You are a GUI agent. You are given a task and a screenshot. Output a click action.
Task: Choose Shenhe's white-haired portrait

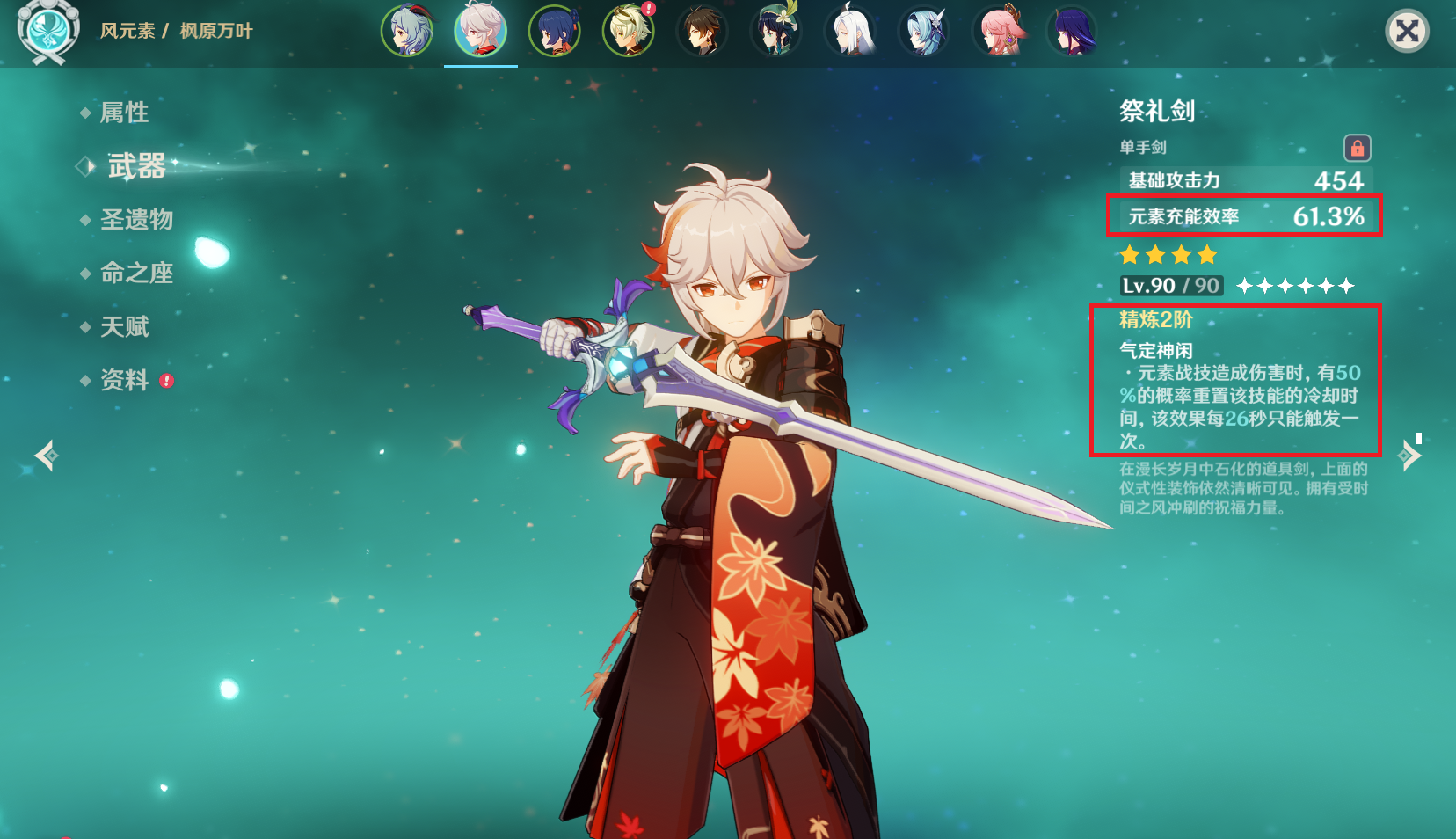[x=849, y=31]
